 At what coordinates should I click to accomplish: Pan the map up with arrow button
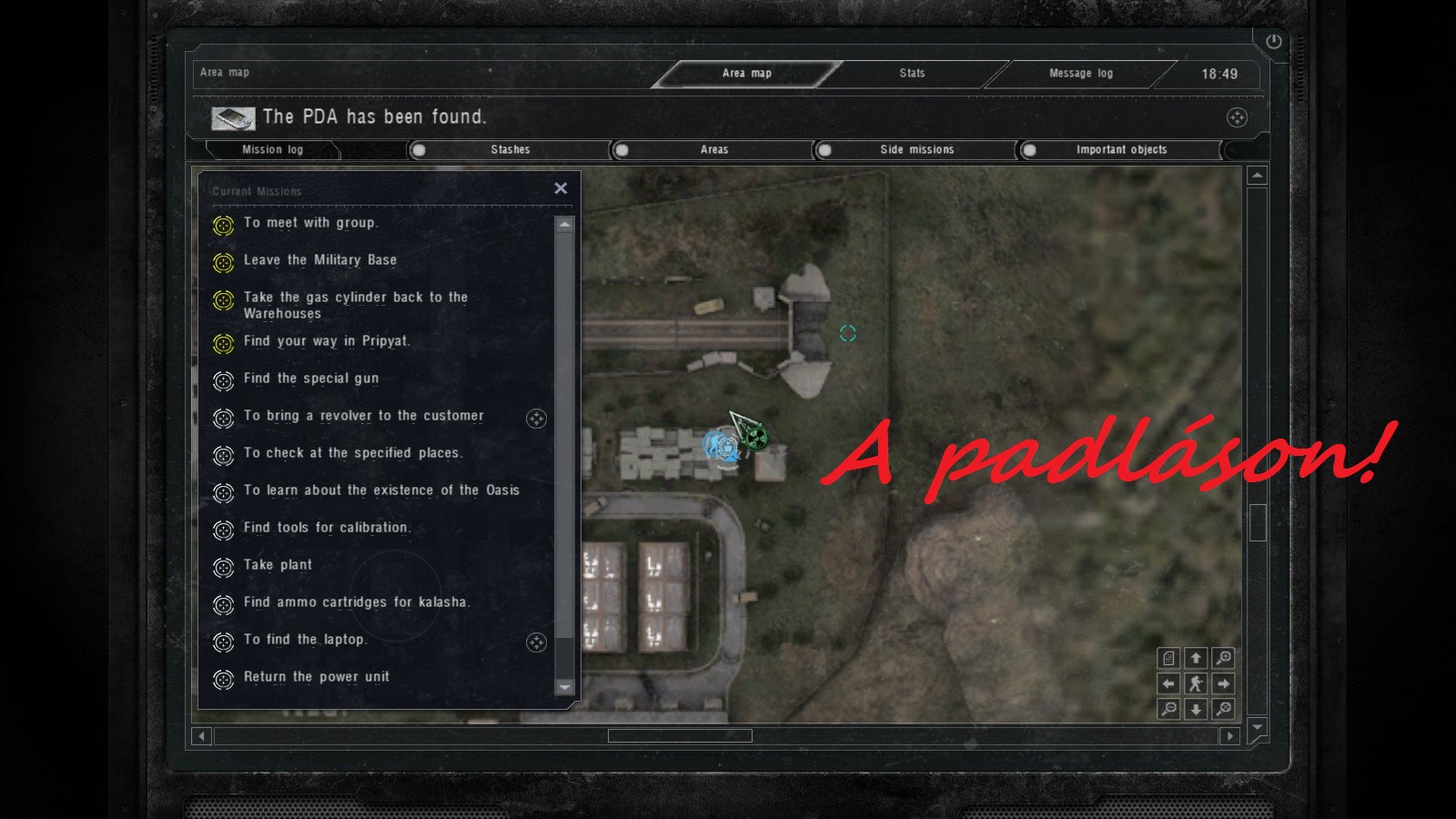(x=1196, y=658)
